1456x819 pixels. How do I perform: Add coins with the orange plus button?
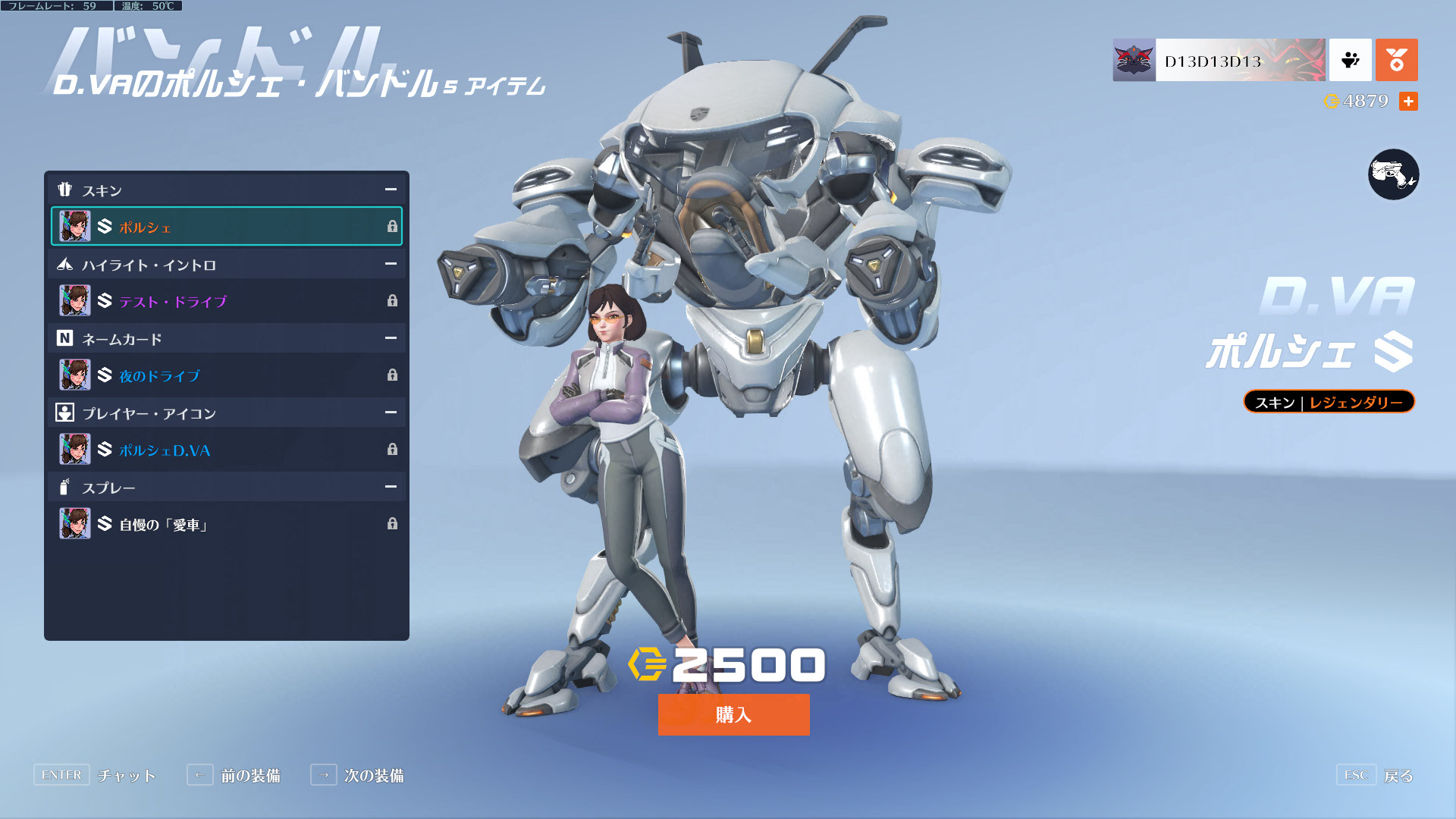click(1408, 102)
